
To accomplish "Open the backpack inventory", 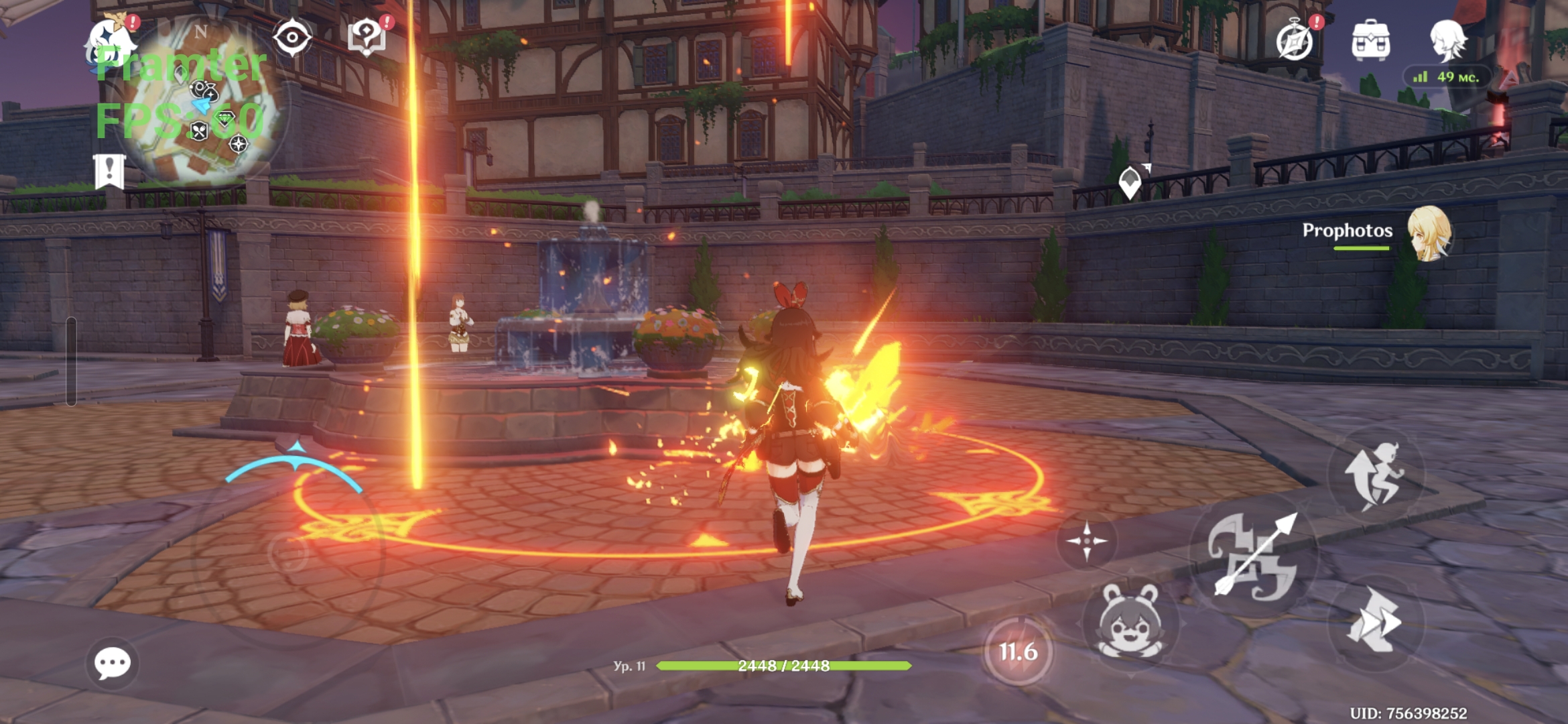I will 1370,42.
